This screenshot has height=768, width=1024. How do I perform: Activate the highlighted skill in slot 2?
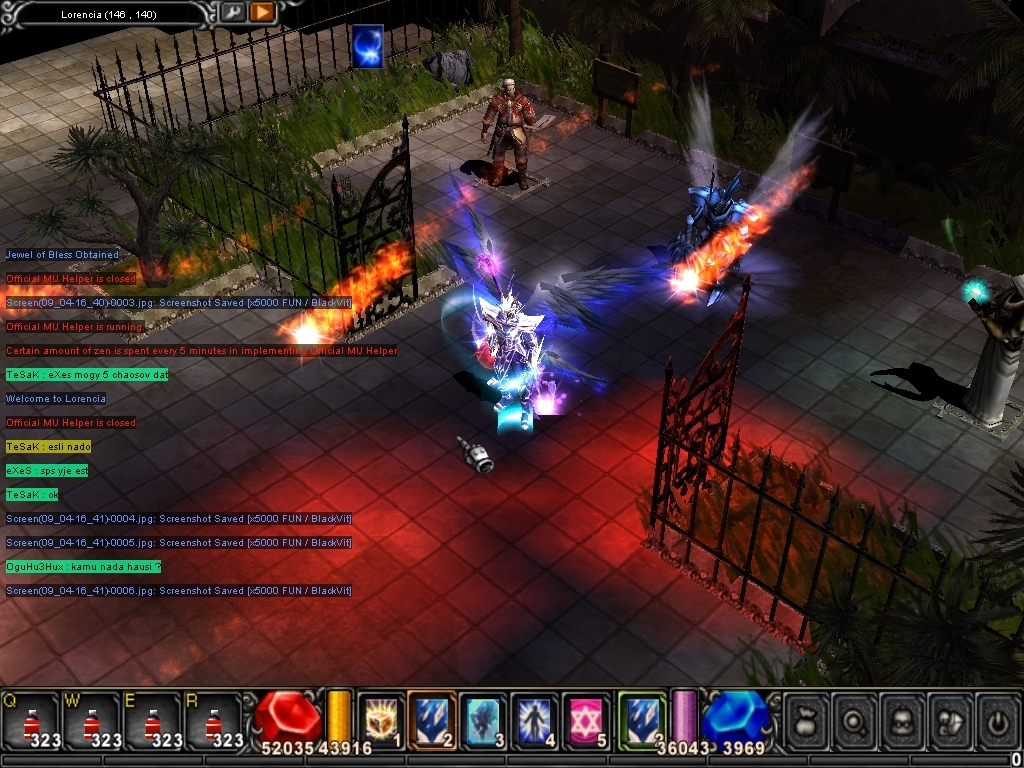tap(432, 720)
